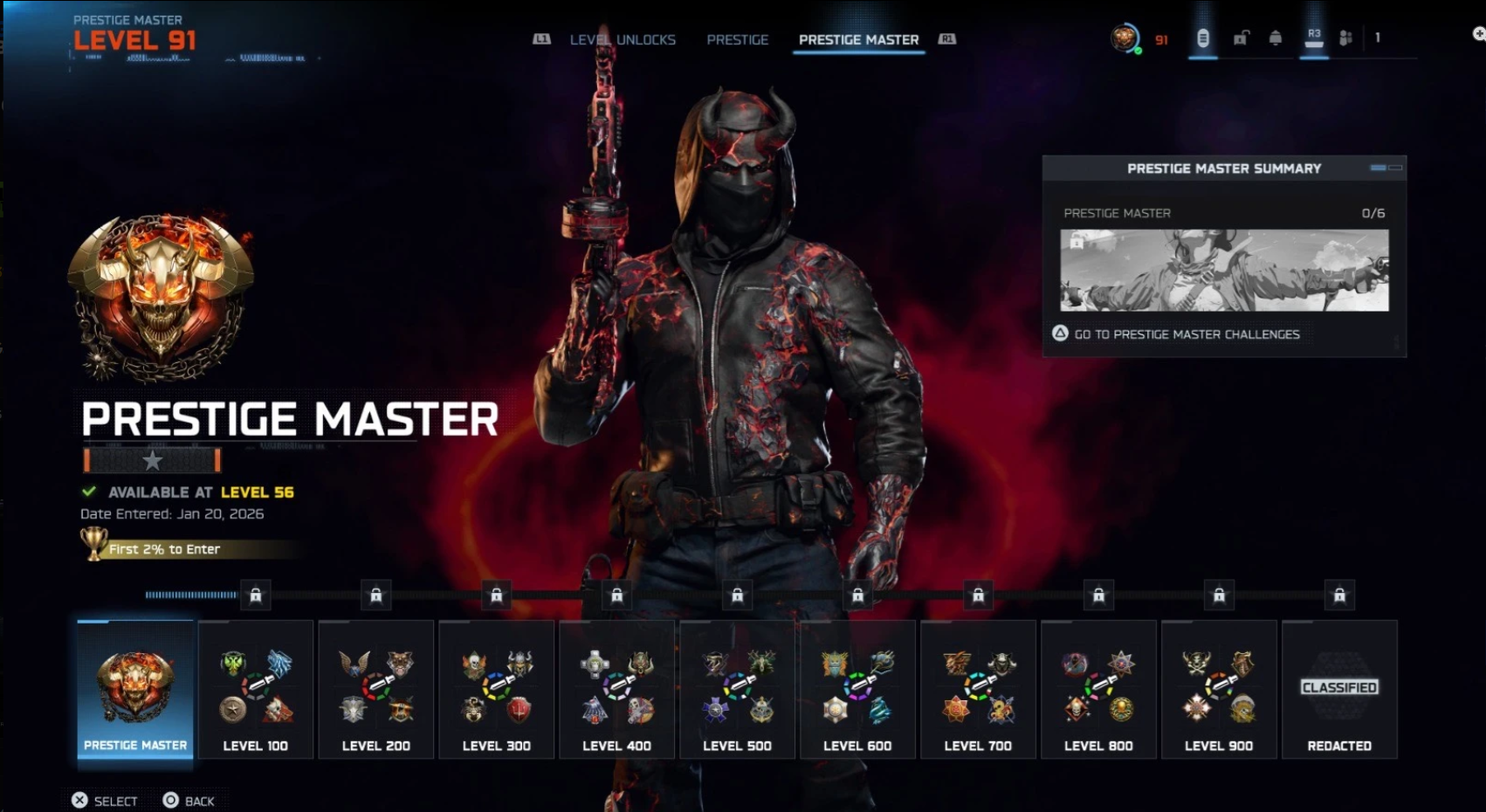Click the lock icon above Level 100 rewards
This screenshot has width=1486, height=812.
pyautogui.click(x=256, y=595)
